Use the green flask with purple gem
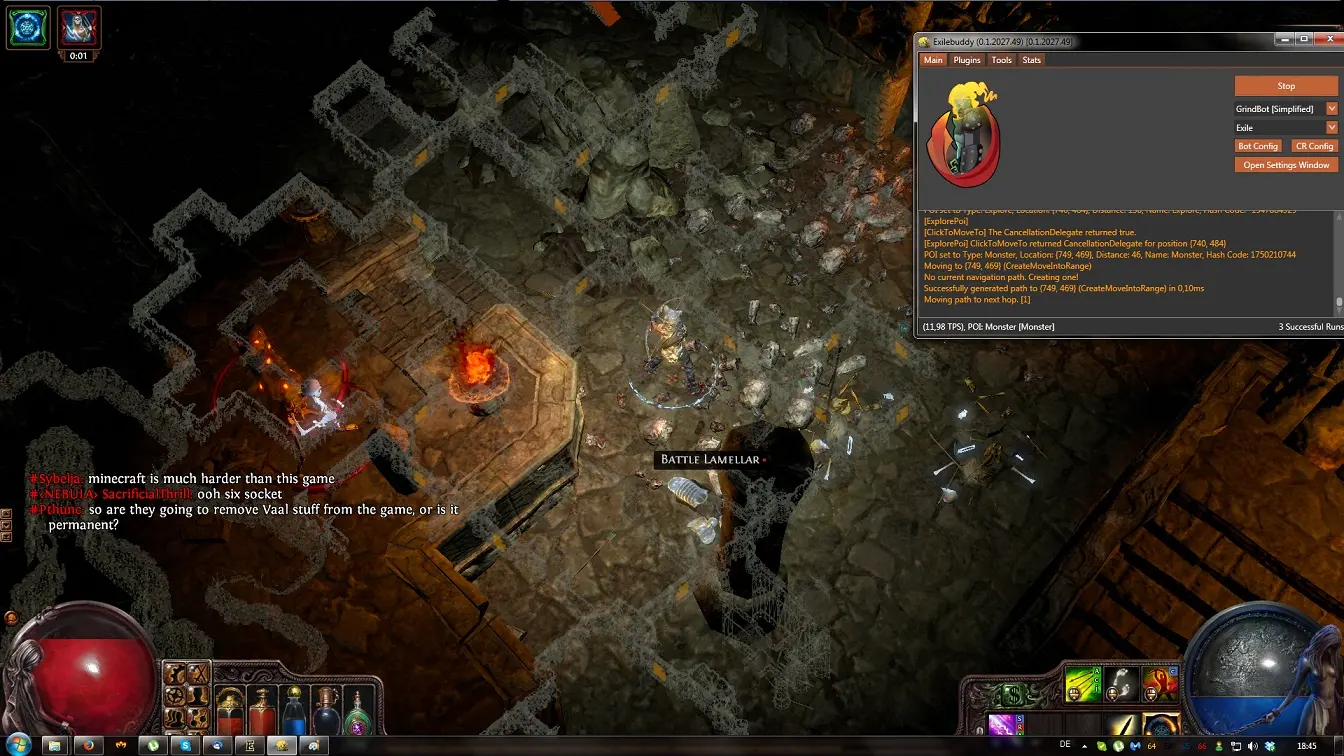1344x756 pixels. point(358,714)
